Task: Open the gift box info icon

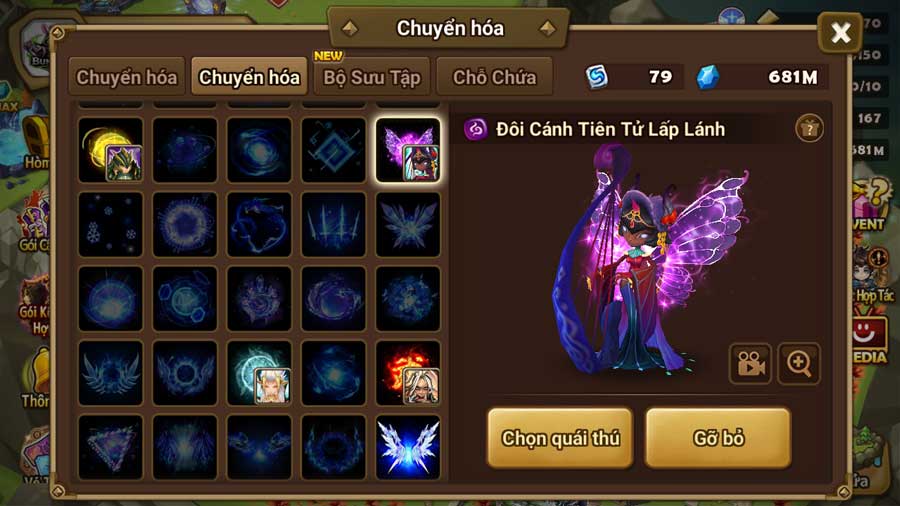Action: (809, 128)
